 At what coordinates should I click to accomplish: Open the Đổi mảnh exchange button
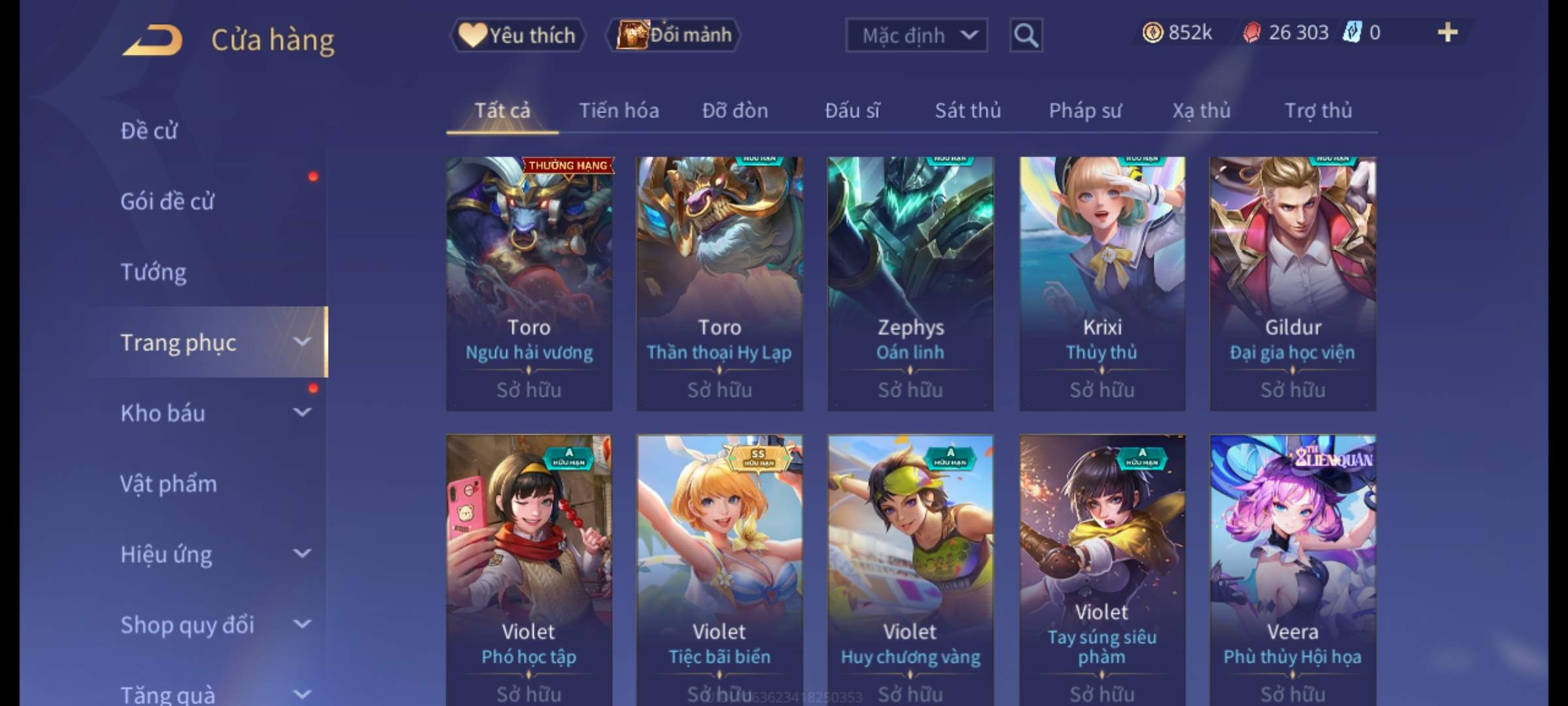674,35
